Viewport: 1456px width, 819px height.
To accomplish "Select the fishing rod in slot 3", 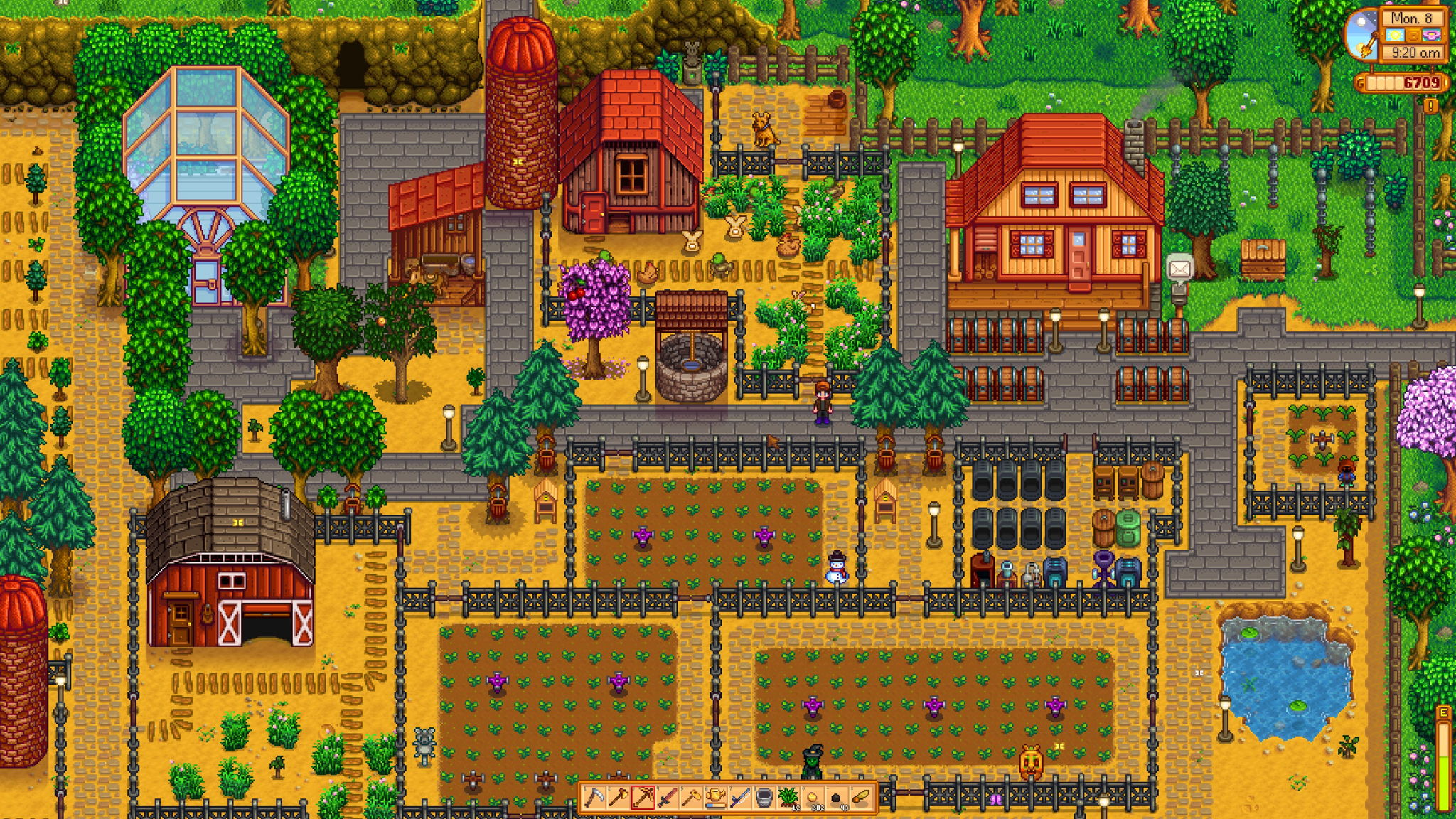I will [x=643, y=797].
